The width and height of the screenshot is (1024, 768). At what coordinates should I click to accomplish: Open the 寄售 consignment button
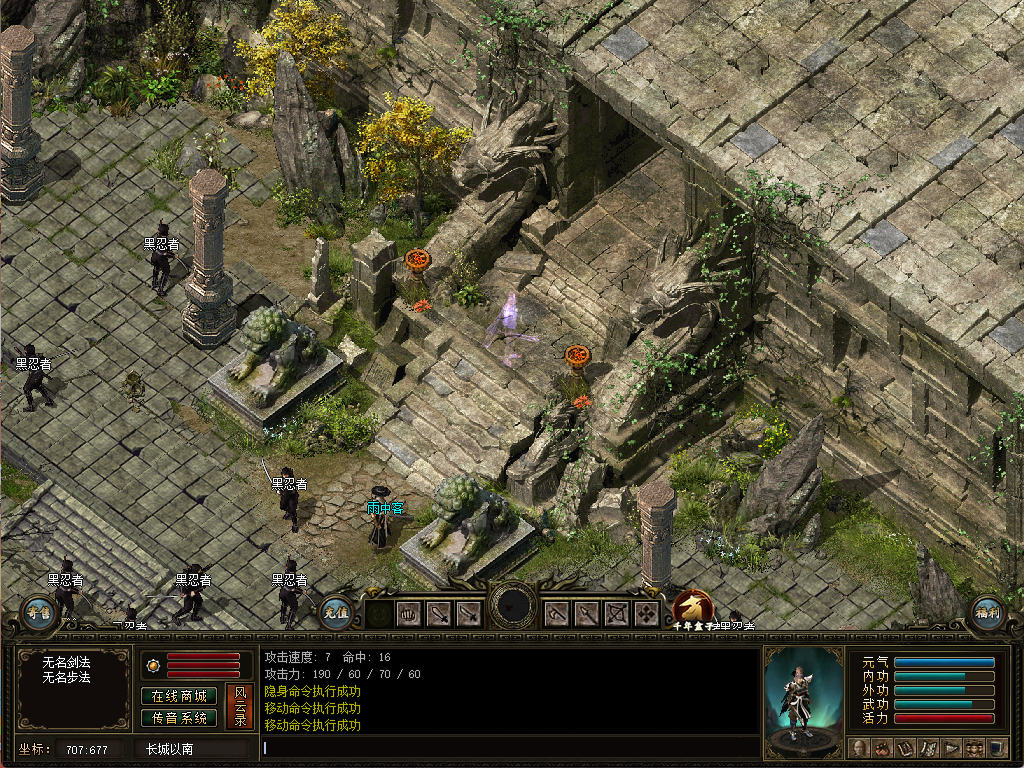(38, 611)
